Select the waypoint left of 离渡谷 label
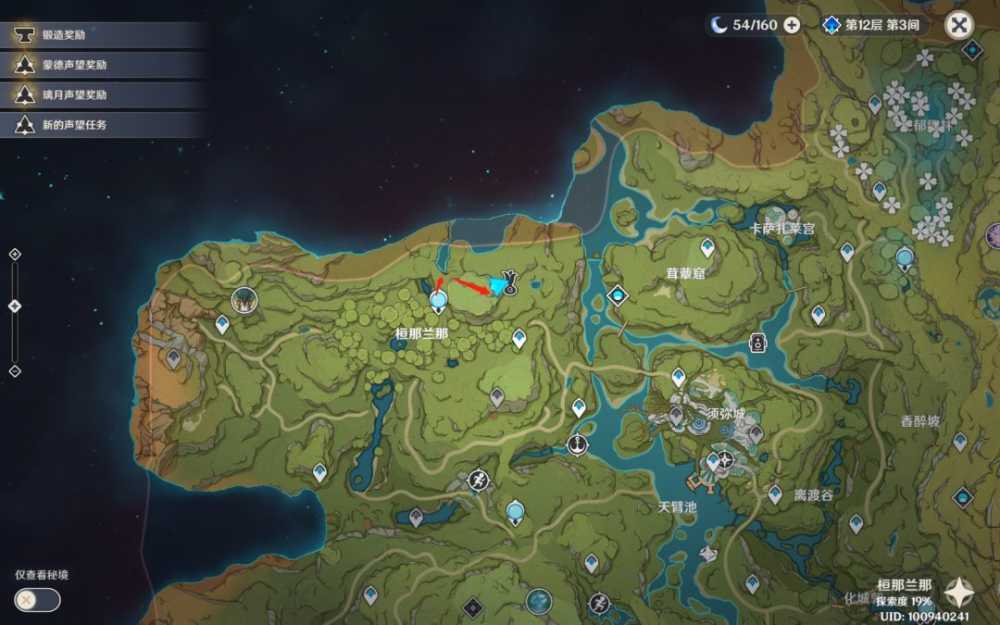Screen dimensions: 1000x625 [774, 494]
